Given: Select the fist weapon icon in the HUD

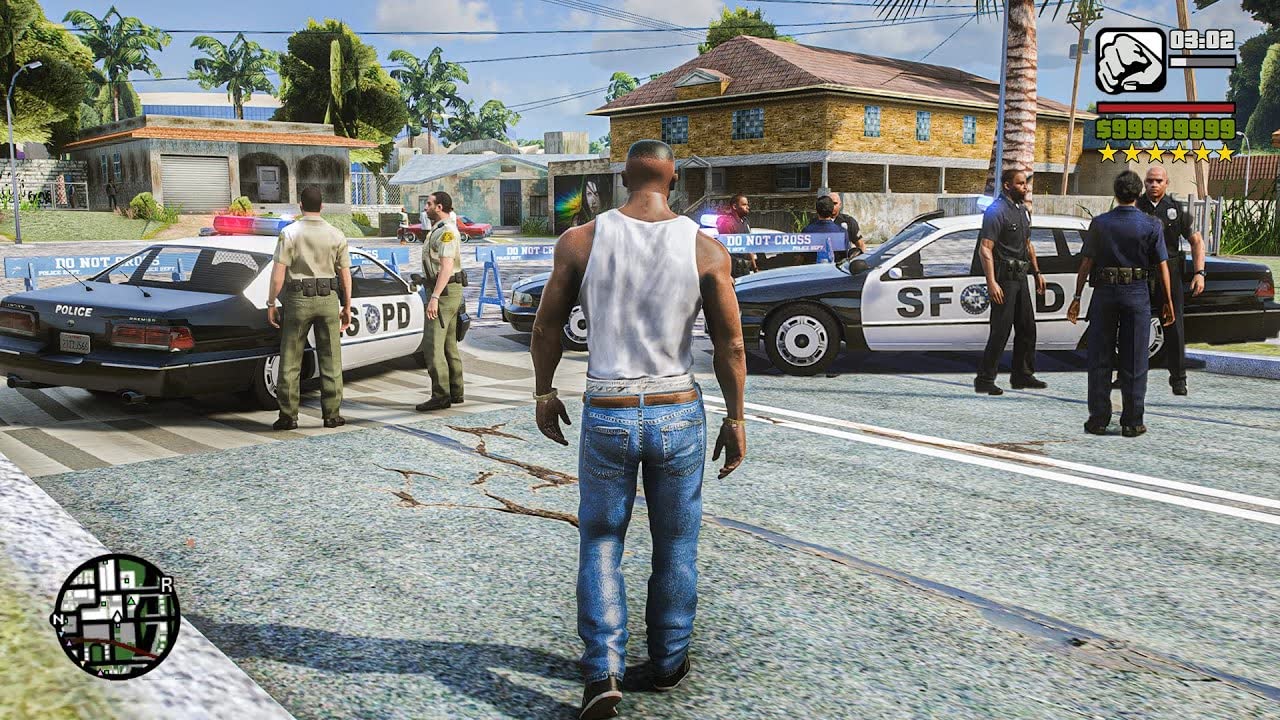Looking at the screenshot, I should (x=1131, y=60).
